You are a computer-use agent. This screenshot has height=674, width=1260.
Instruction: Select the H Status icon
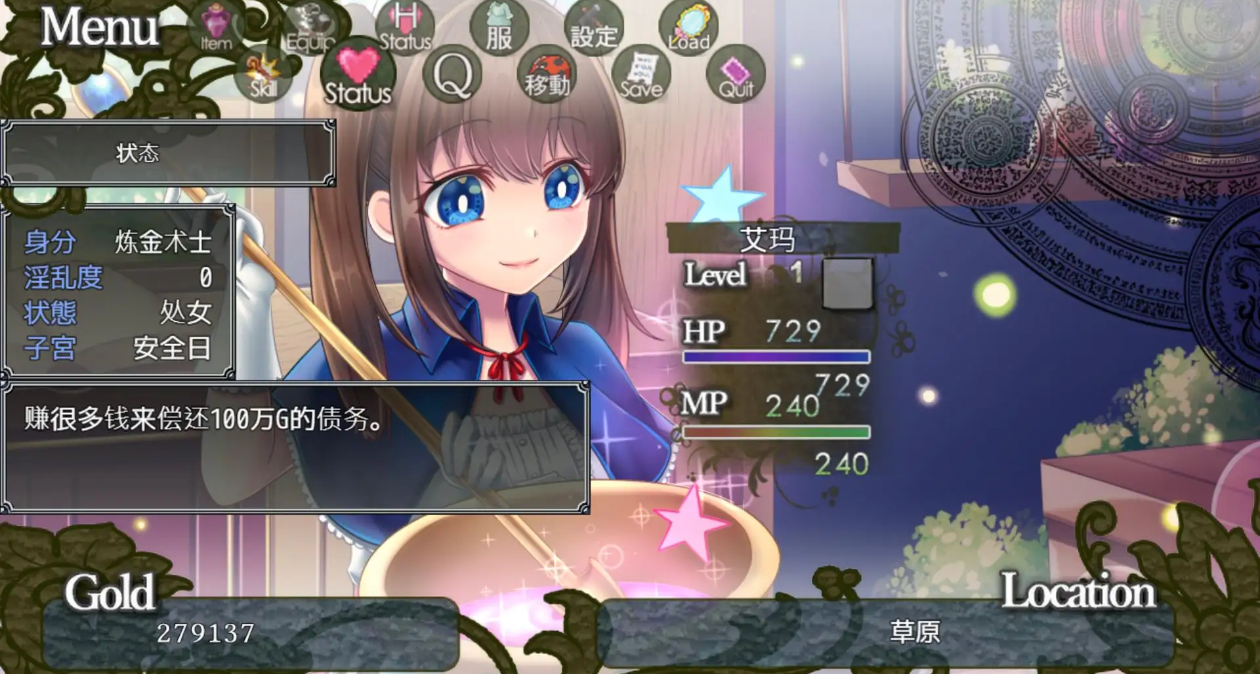(405, 27)
